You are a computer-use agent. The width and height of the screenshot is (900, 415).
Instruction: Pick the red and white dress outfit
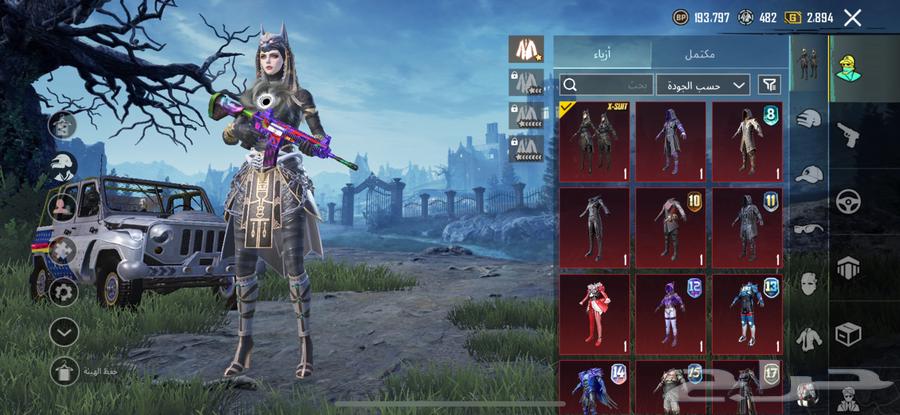pyautogui.click(x=594, y=313)
